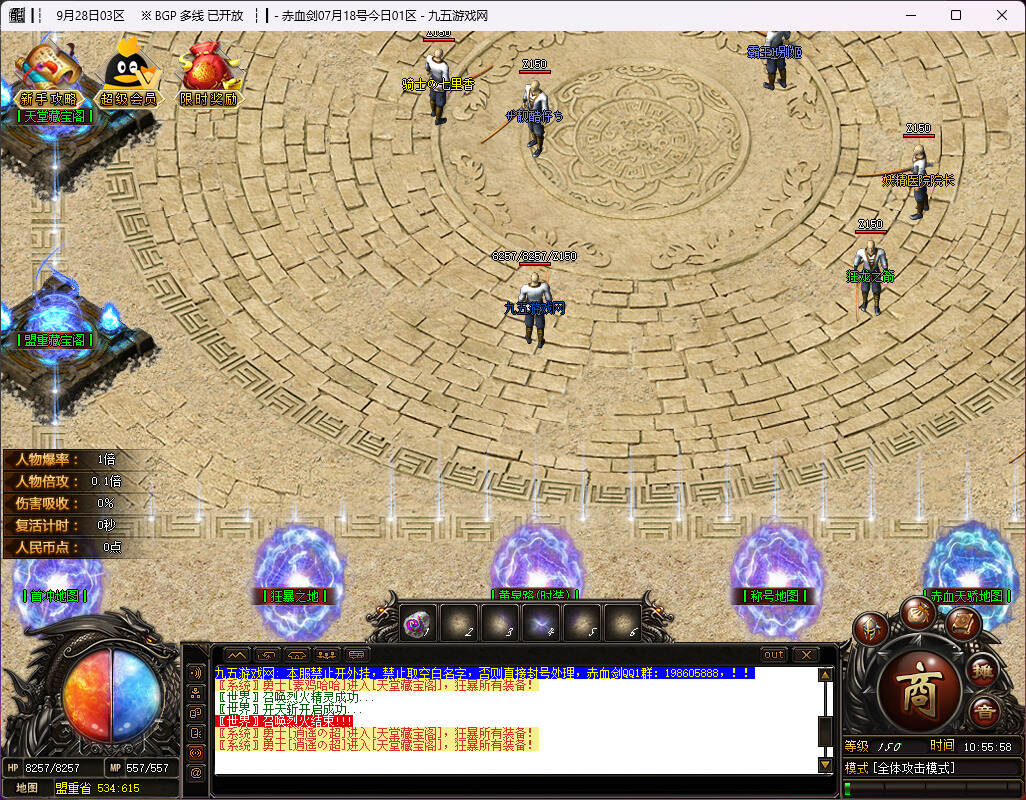Click the chat panel 'out' button
Viewport: 1026px width, 800px height.
774,655
